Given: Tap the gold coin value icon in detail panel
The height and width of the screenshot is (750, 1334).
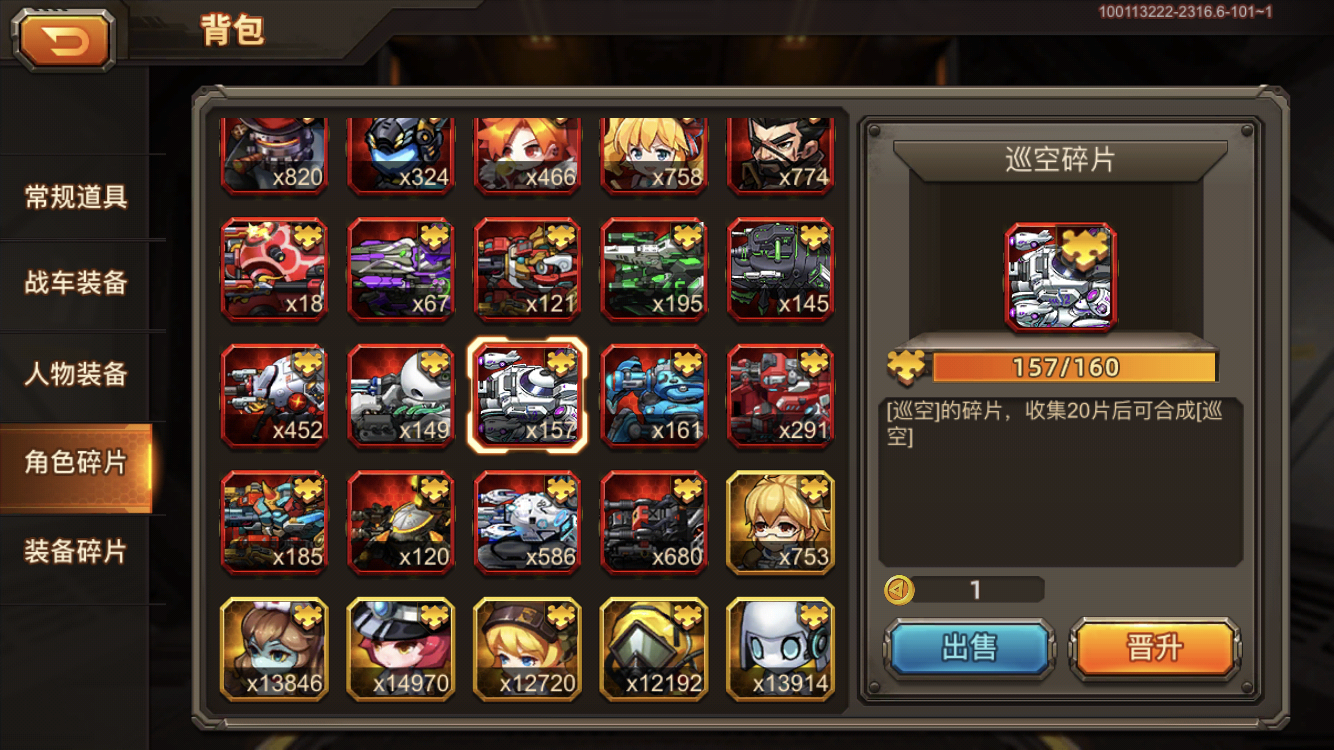Looking at the screenshot, I should (x=901, y=590).
